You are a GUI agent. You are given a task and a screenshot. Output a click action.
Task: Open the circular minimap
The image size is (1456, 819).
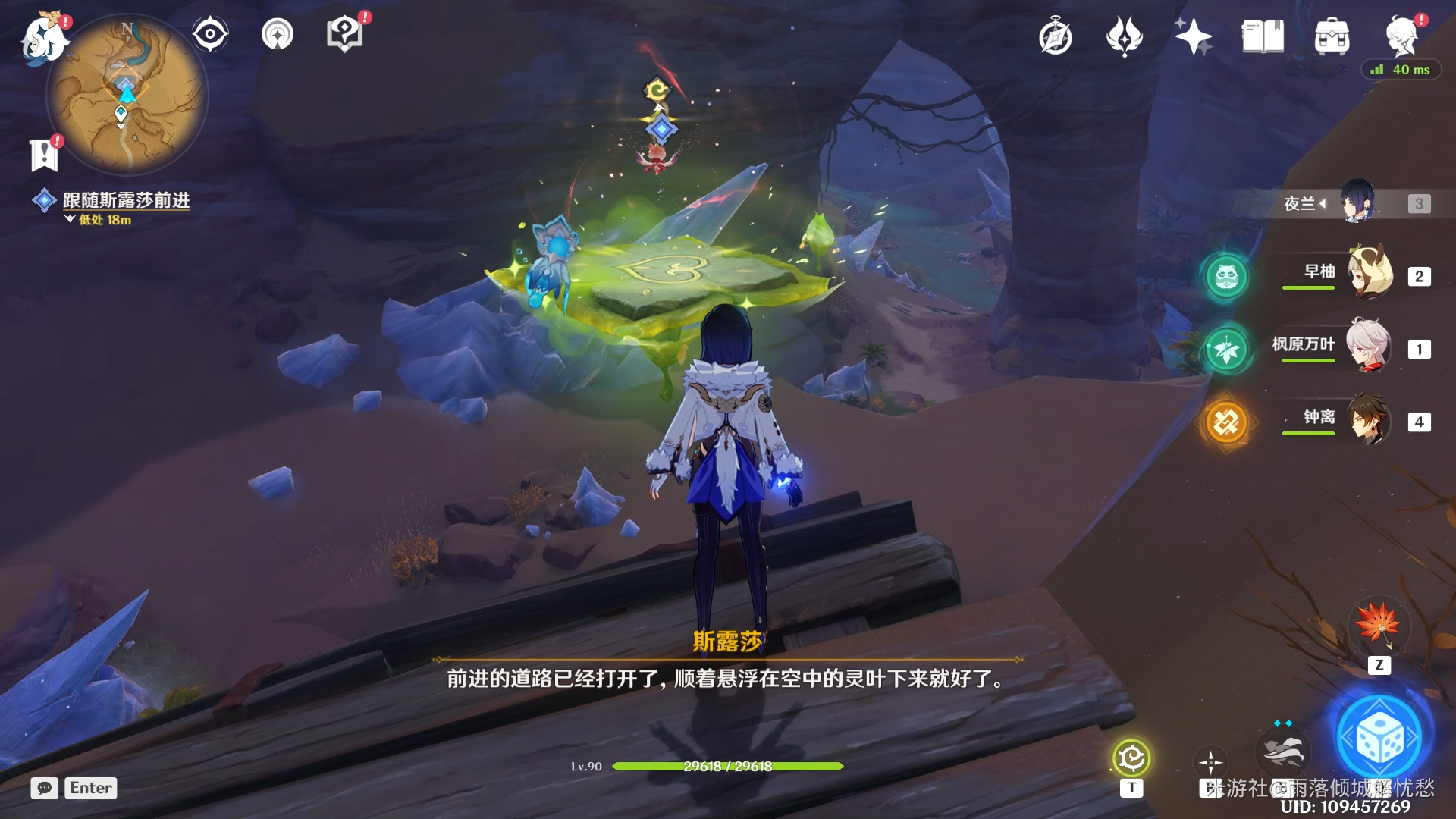click(x=127, y=95)
